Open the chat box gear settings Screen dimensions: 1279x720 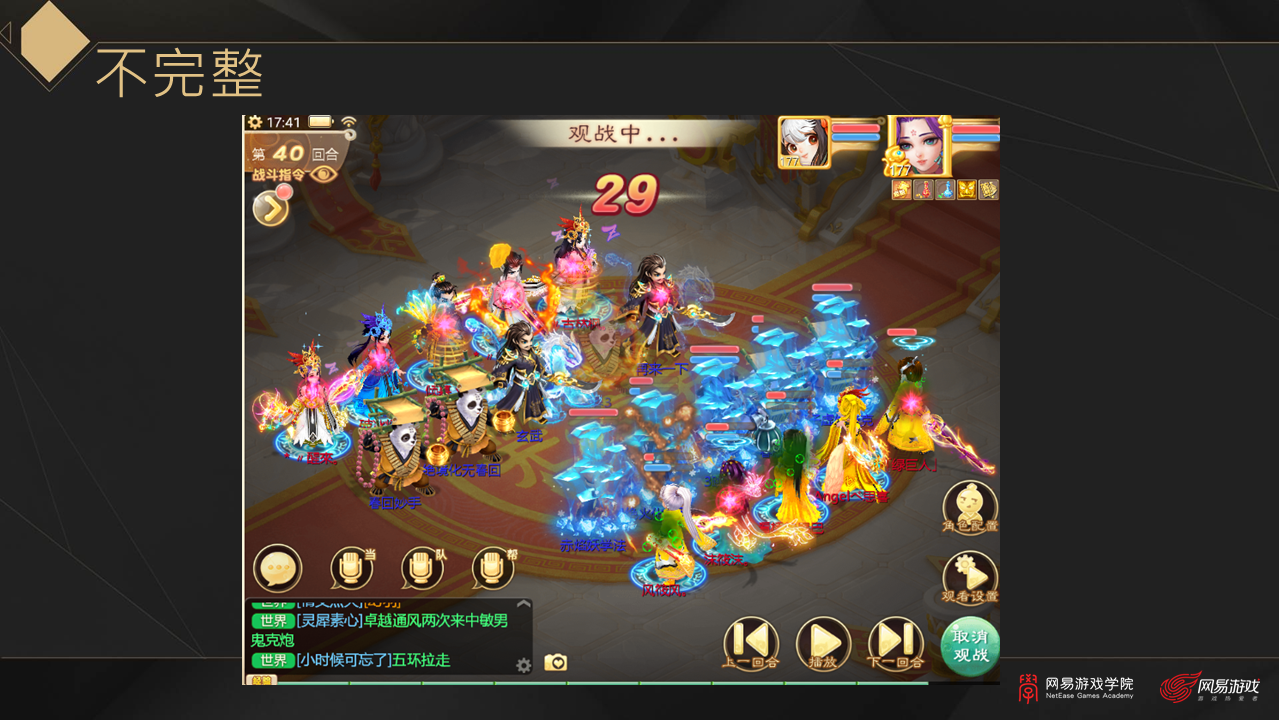(523, 665)
